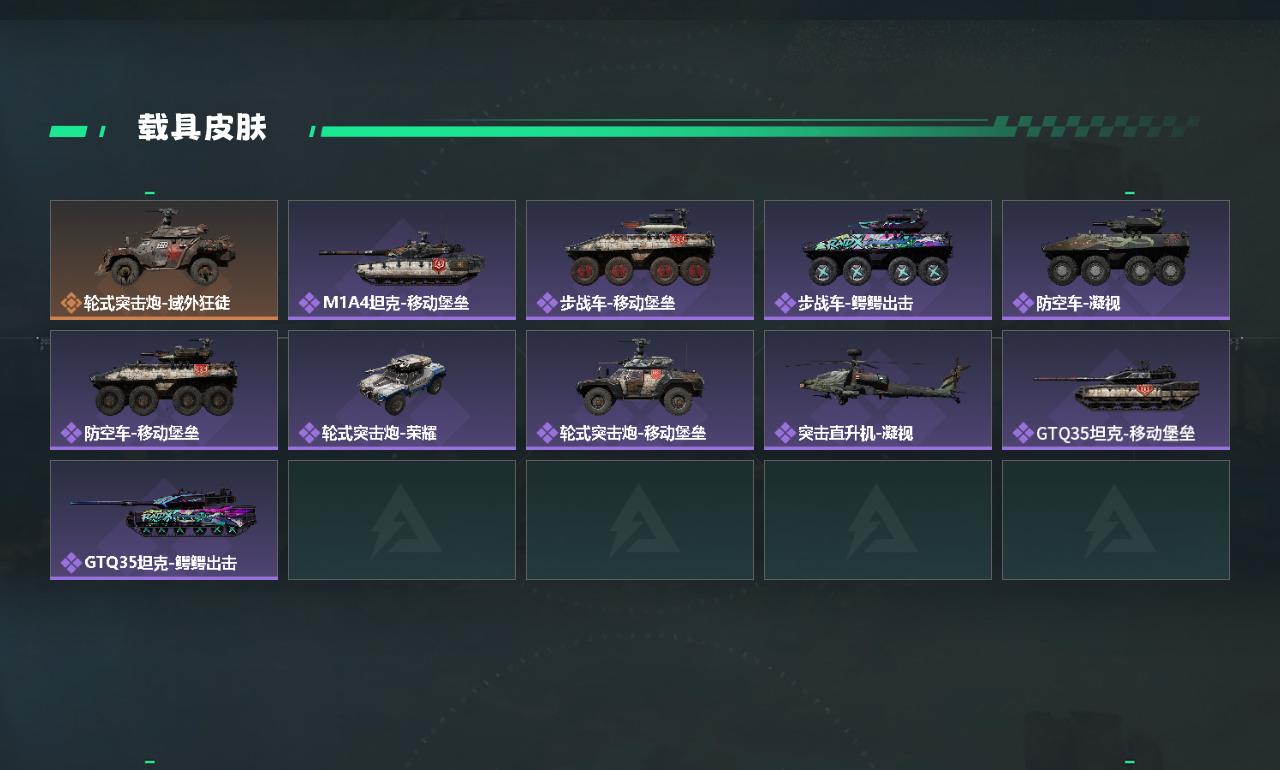Select the GTQ35坦克-鳄鳄出击 tank skin

point(164,519)
